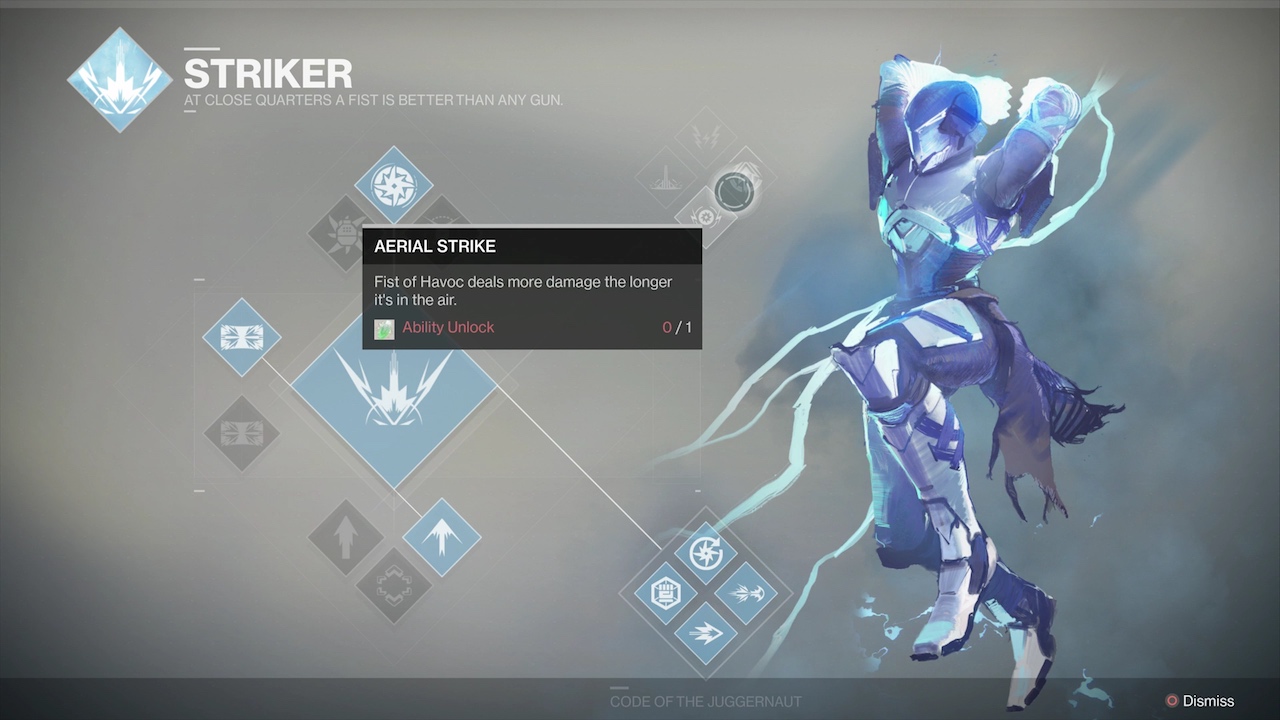Select the highlighted star-burst grenade node
The height and width of the screenshot is (720, 1280).
tap(393, 185)
